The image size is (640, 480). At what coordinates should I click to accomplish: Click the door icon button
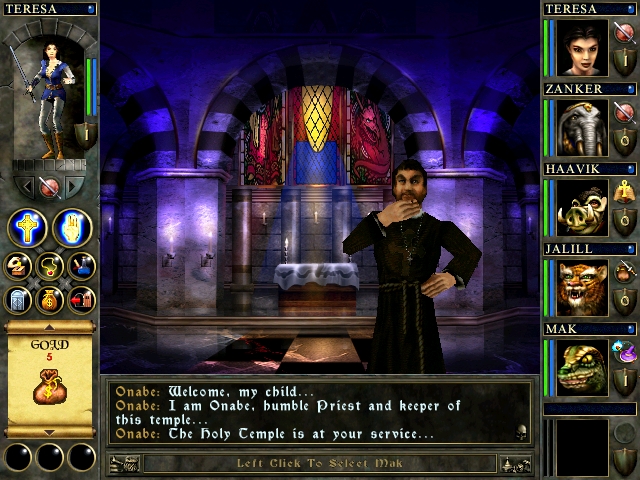(x=18, y=298)
